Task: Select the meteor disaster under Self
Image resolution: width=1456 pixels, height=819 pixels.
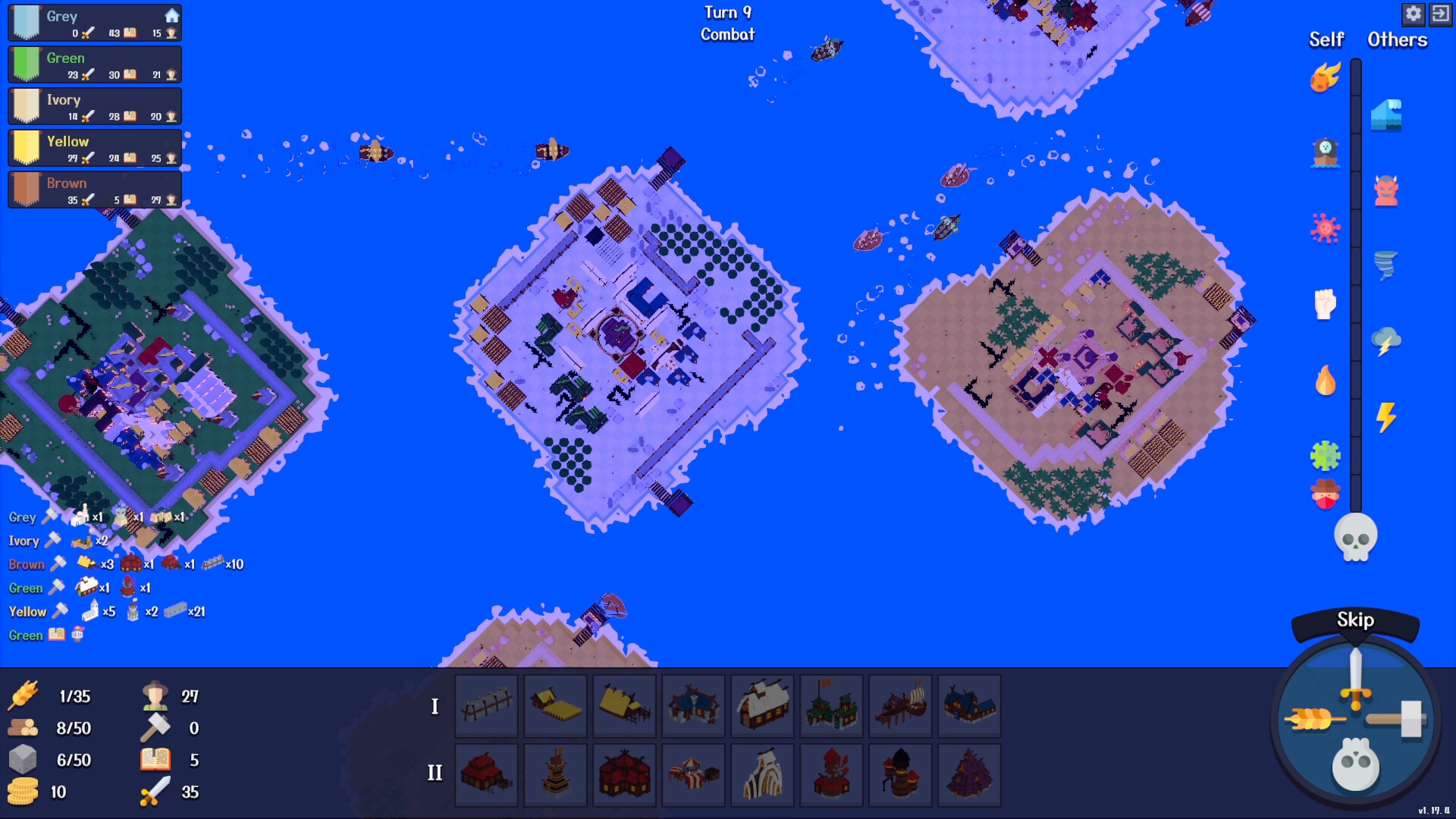Action: click(x=1325, y=78)
